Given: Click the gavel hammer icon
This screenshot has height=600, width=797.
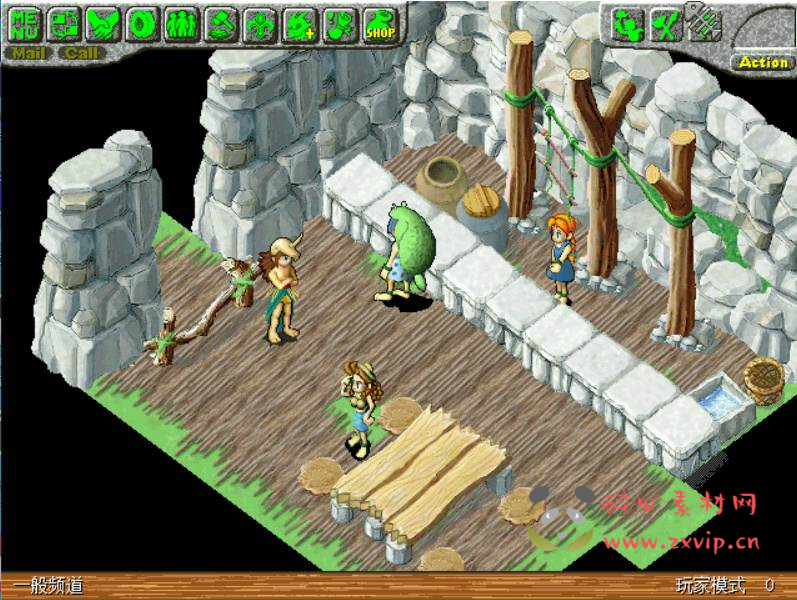Looking at the screenshot, I should click(220, 23).
